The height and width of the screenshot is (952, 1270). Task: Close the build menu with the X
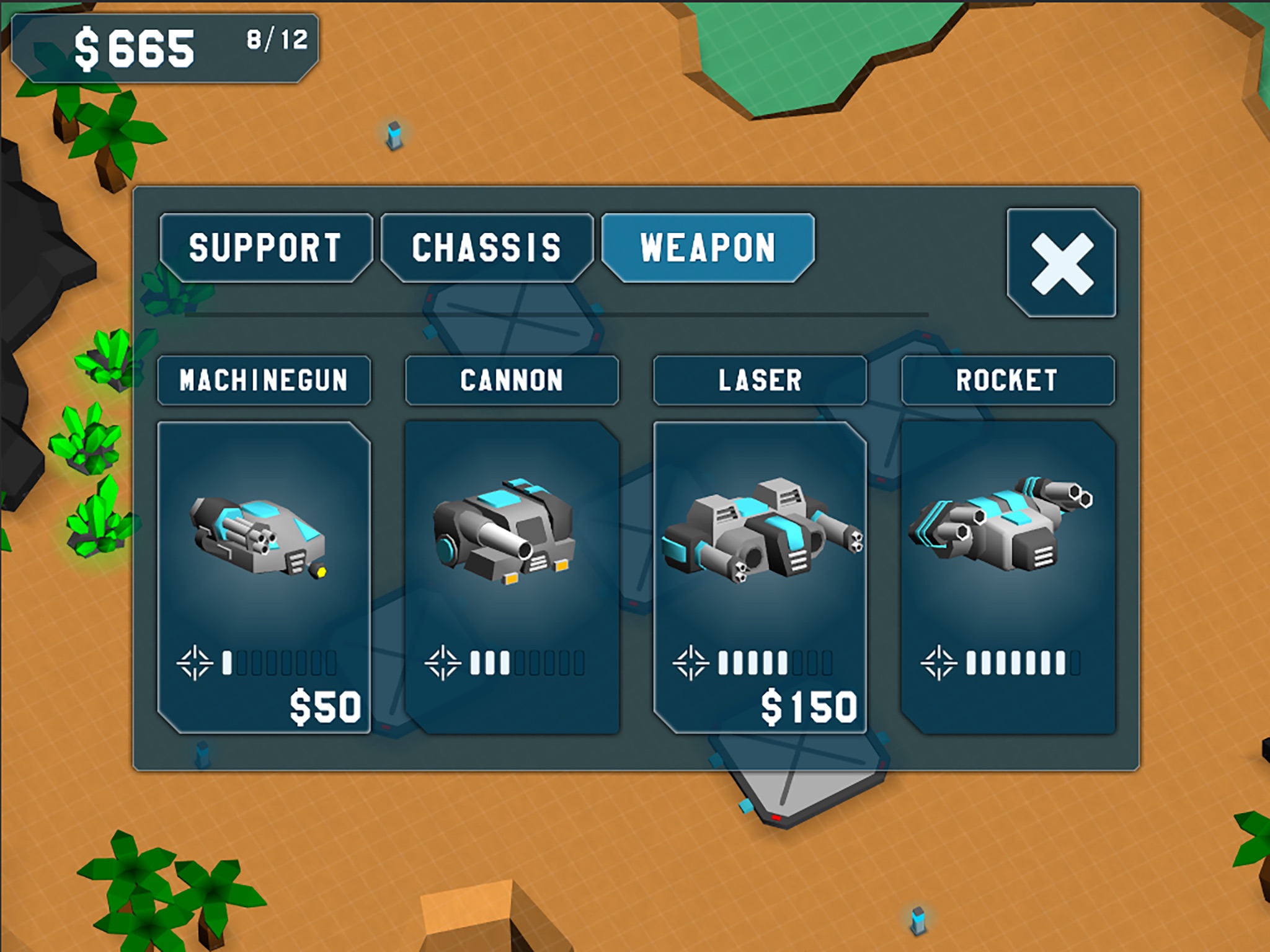pos(1062,263)
